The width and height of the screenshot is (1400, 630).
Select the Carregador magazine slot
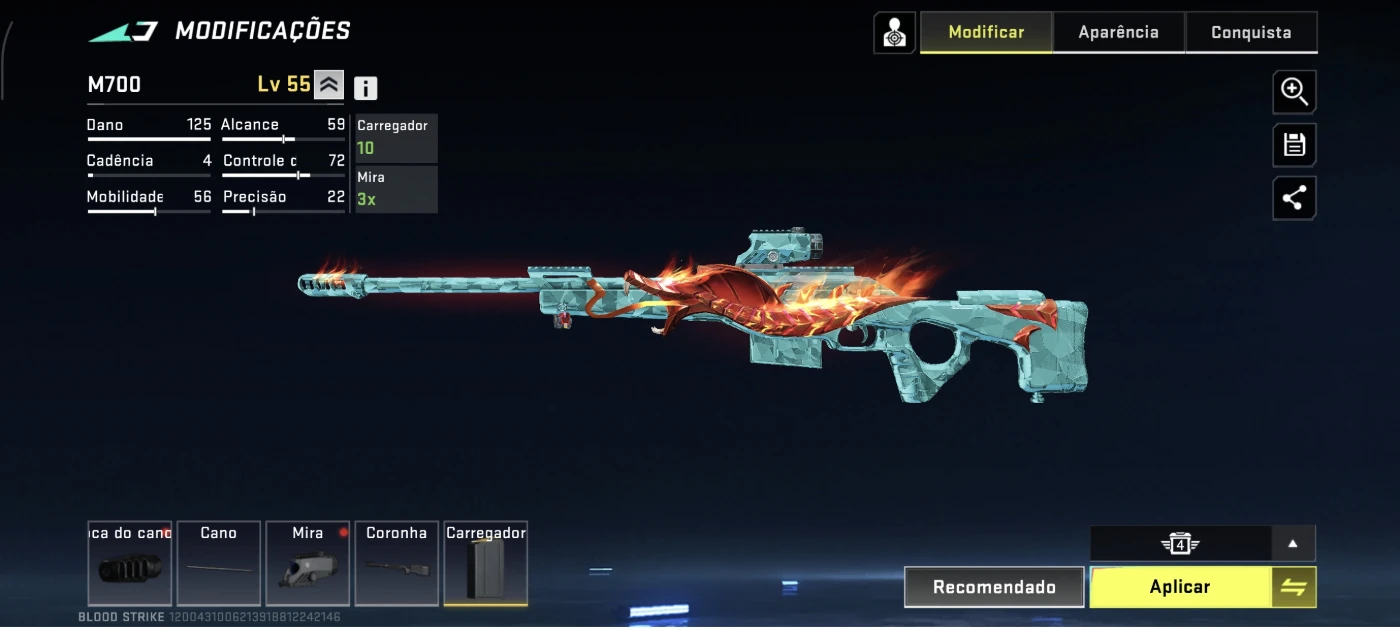click(485, 563)
